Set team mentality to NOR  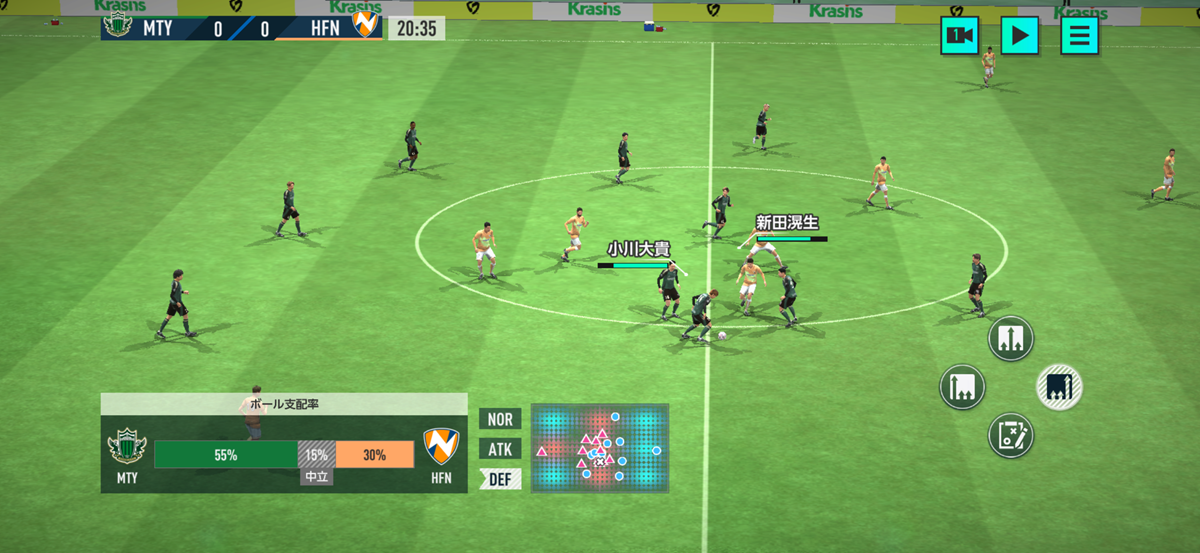[500, 419]
